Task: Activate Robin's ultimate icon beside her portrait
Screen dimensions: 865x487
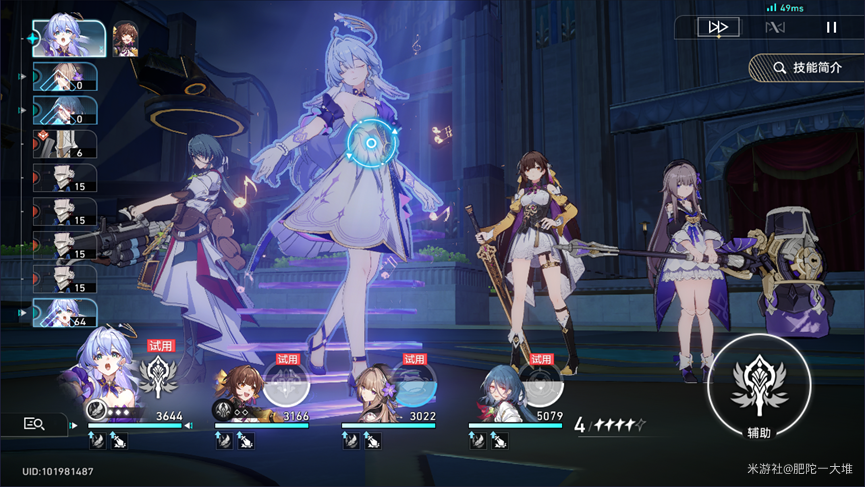Action: tap(158, 376)
